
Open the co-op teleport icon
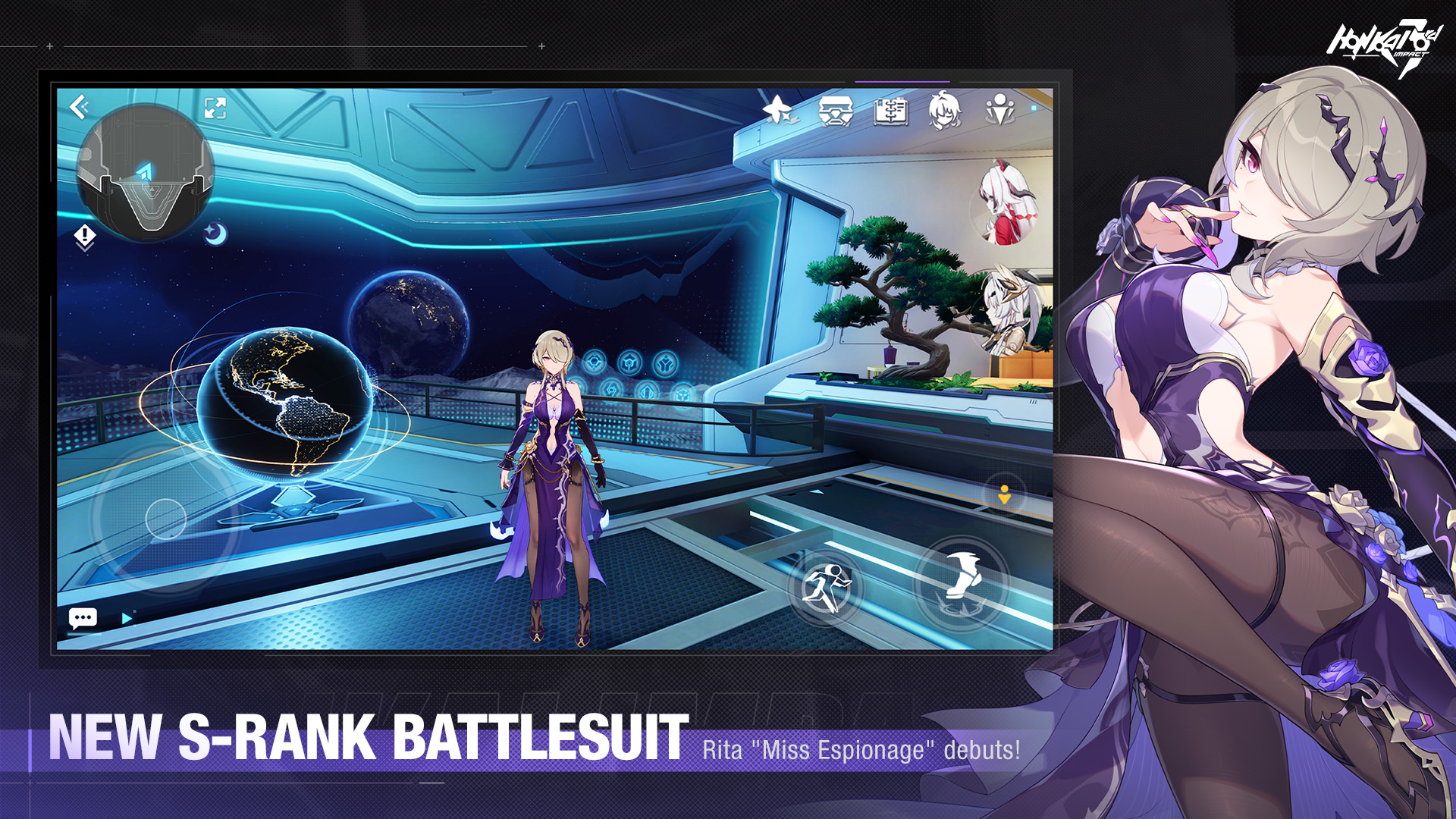pyautogui.click(x=1001, y=110)
